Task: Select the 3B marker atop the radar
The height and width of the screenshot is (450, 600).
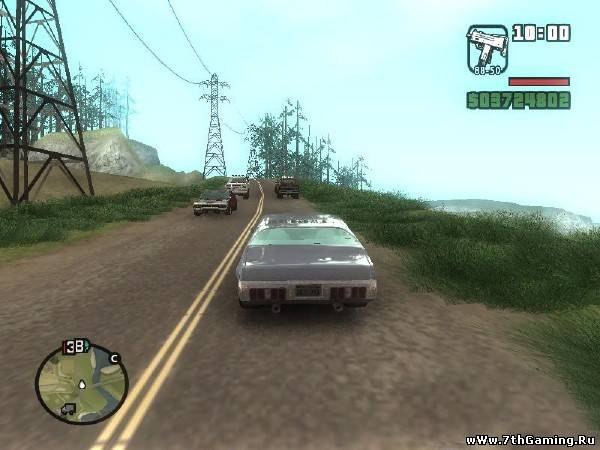Action: 76,347
